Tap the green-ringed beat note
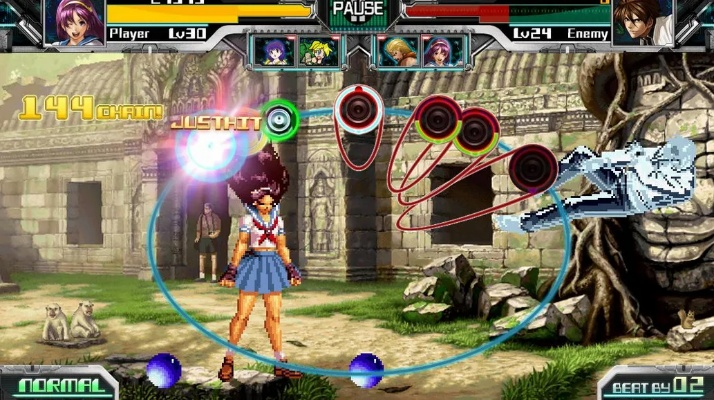 tap(279, 120)
